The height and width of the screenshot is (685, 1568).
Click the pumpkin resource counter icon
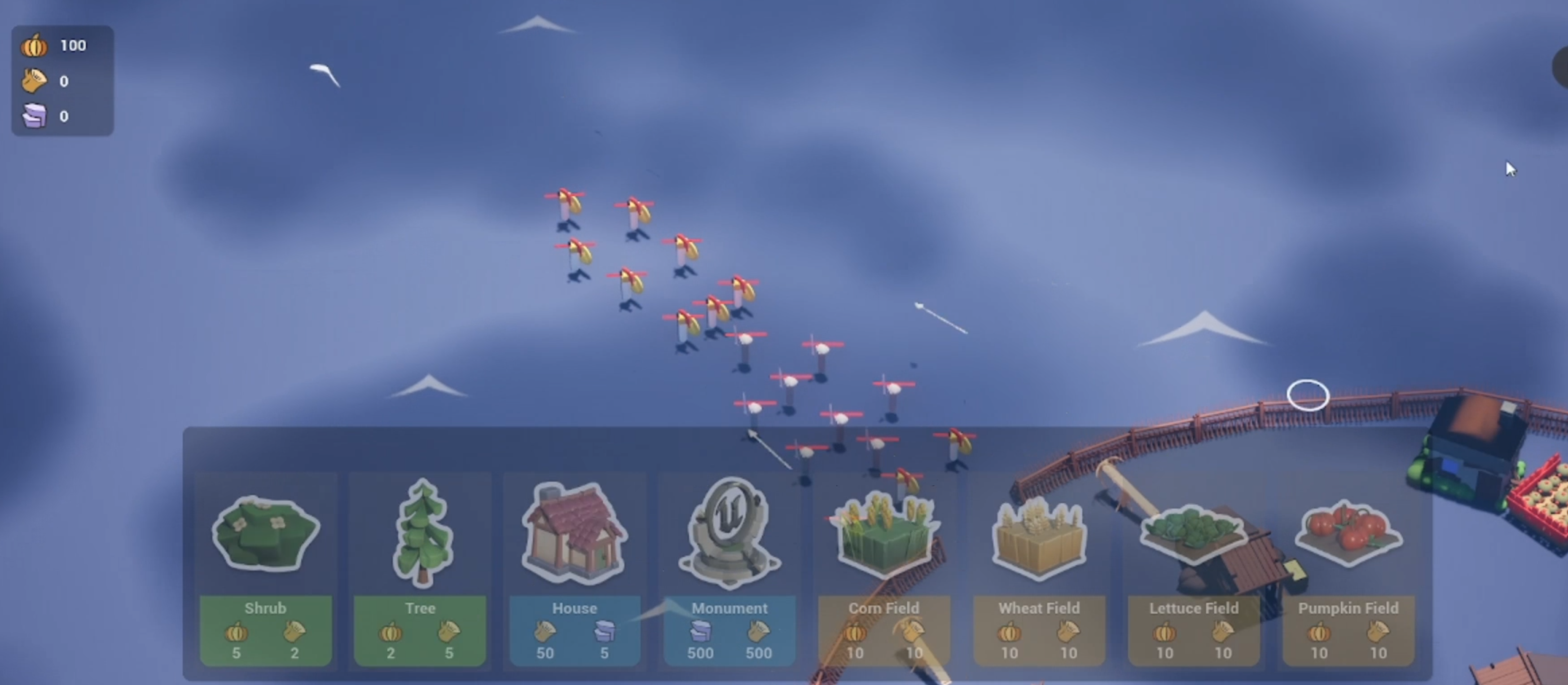(x=35, y=45)
